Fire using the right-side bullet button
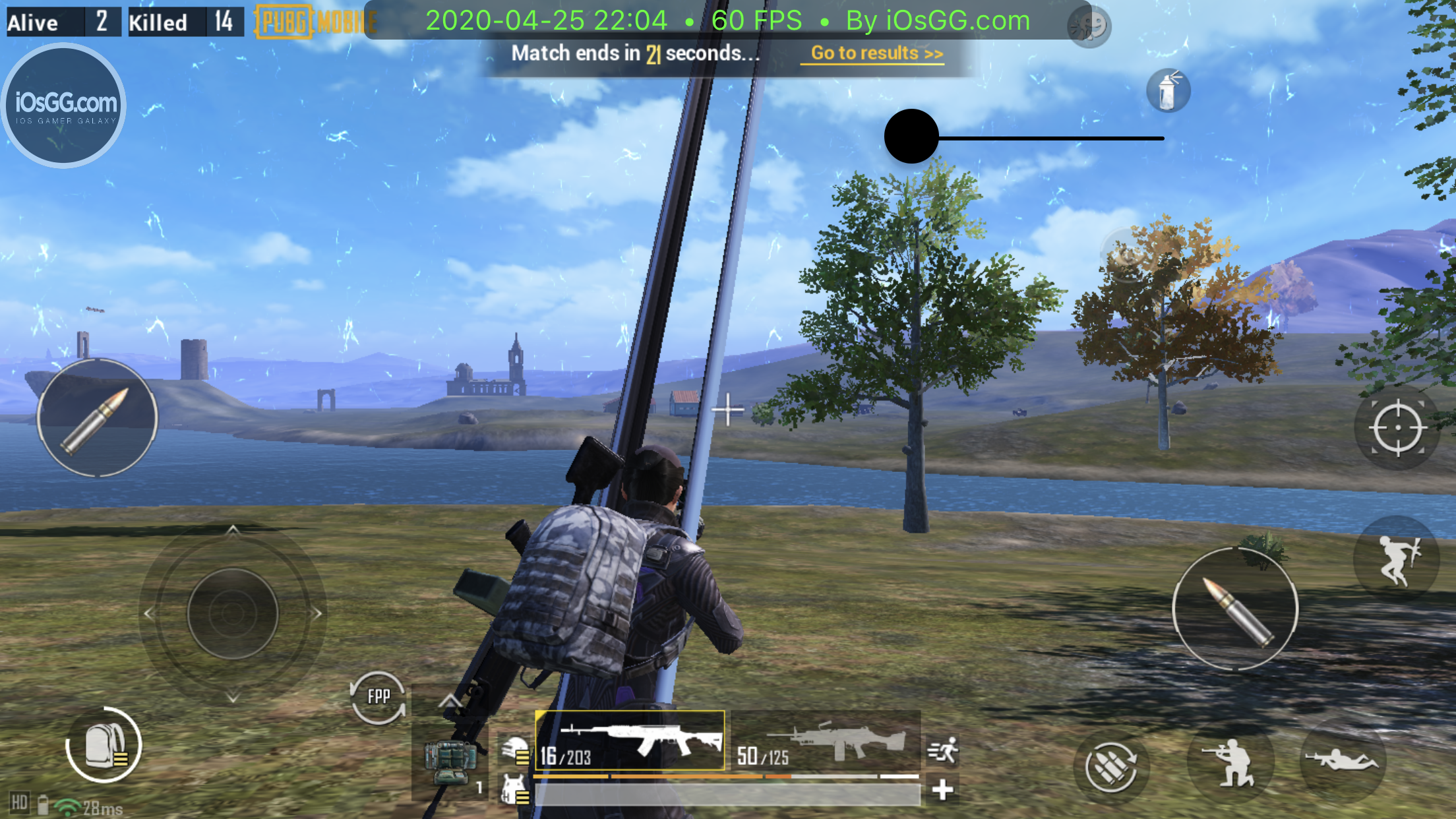Image resolution: width=1456 pixels, height=819 pixels. (x=1235, y=609)
